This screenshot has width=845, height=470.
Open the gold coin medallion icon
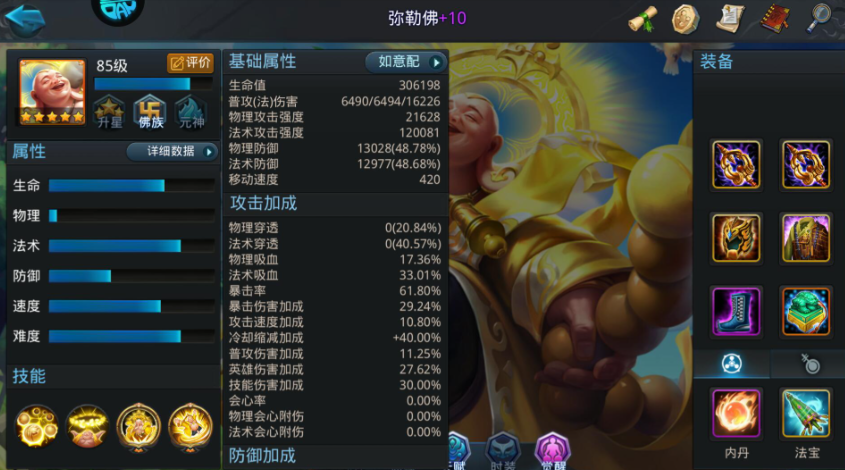click(x=685, y=18)
